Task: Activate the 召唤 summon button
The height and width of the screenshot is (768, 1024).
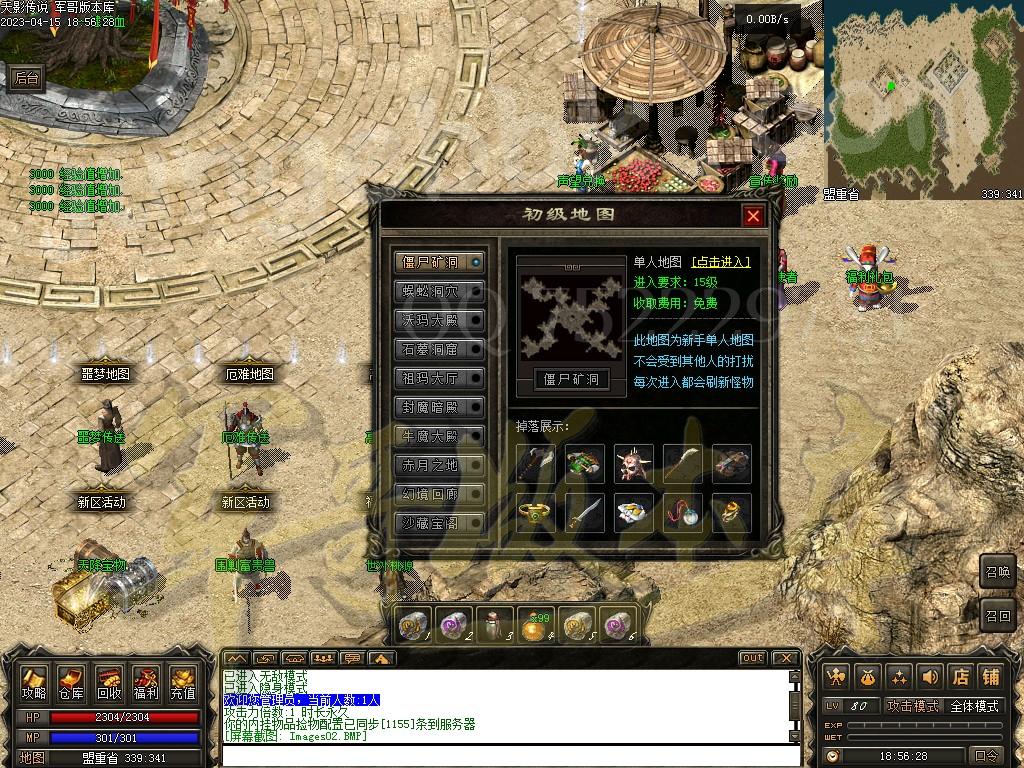Action: pos(998,570)
